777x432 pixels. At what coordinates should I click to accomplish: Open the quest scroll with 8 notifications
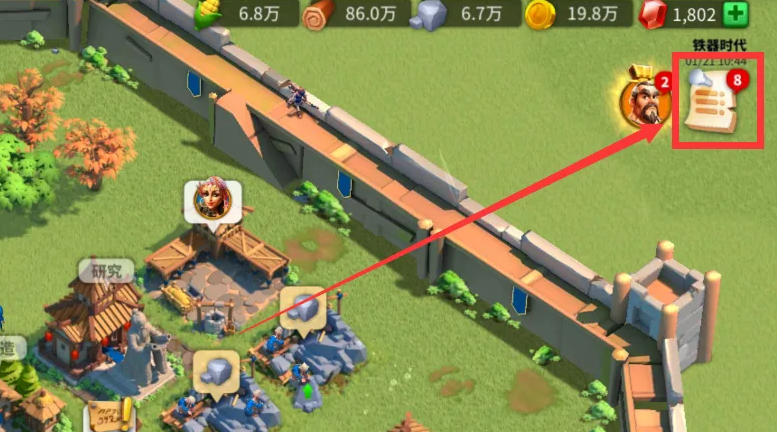(x=712, y=104)
